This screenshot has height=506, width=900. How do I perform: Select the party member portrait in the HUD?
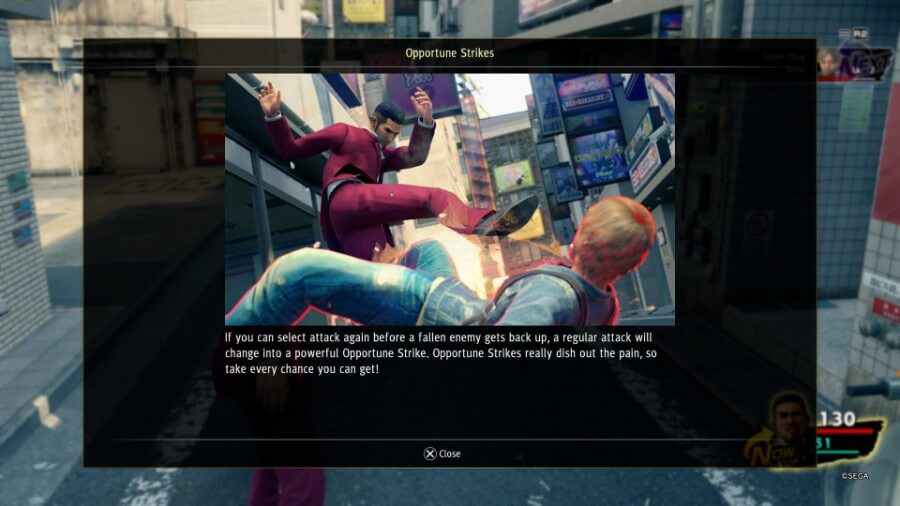pos(791,428)
